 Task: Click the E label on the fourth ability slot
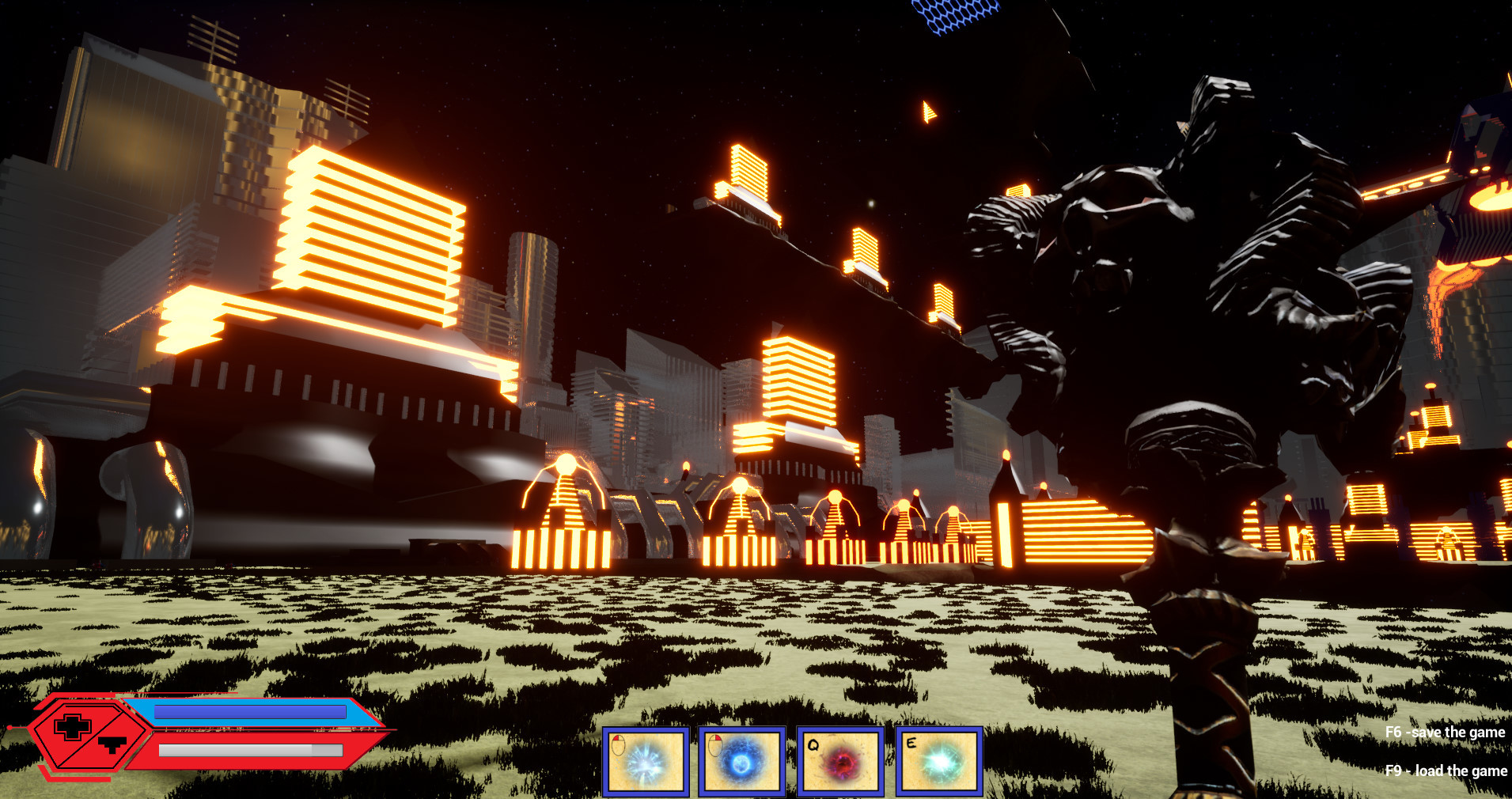coord(911,744)
